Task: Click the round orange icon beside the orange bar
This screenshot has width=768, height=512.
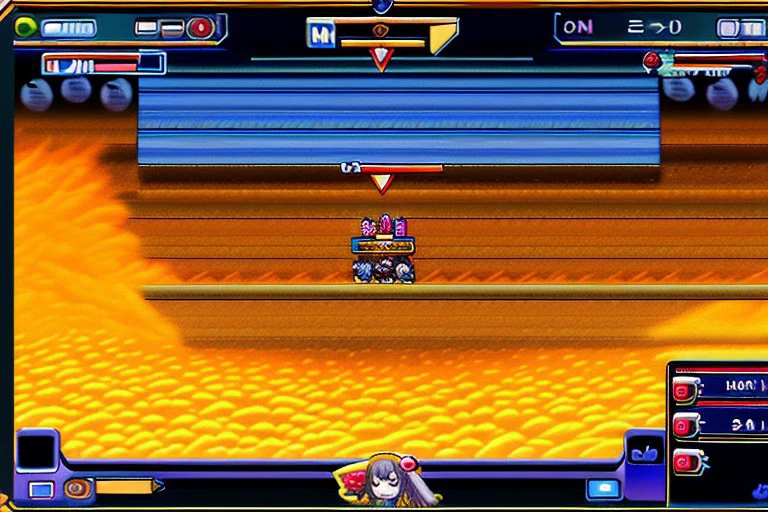Action: [76, 488]
